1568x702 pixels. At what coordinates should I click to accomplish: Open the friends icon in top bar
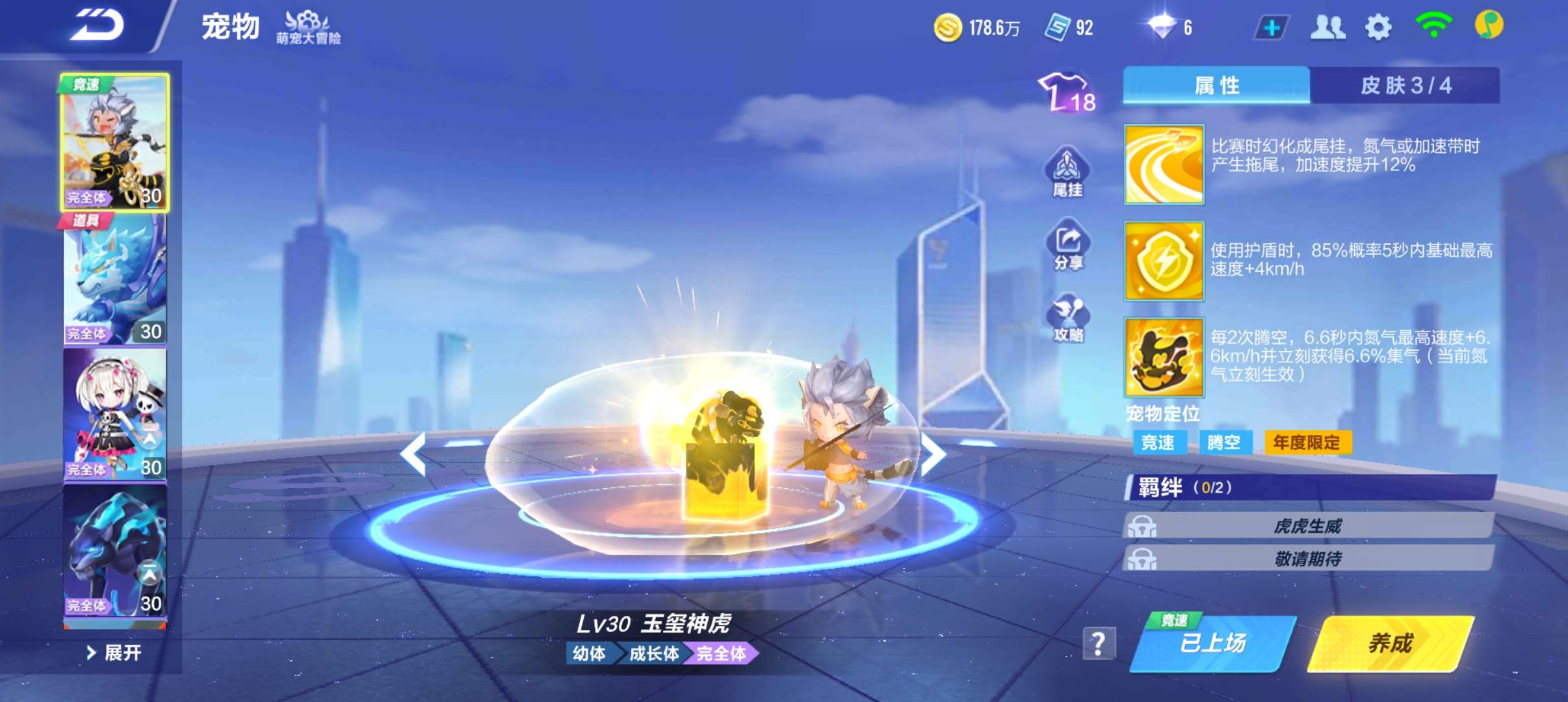pyautogui.click(x=1328, y=26)
